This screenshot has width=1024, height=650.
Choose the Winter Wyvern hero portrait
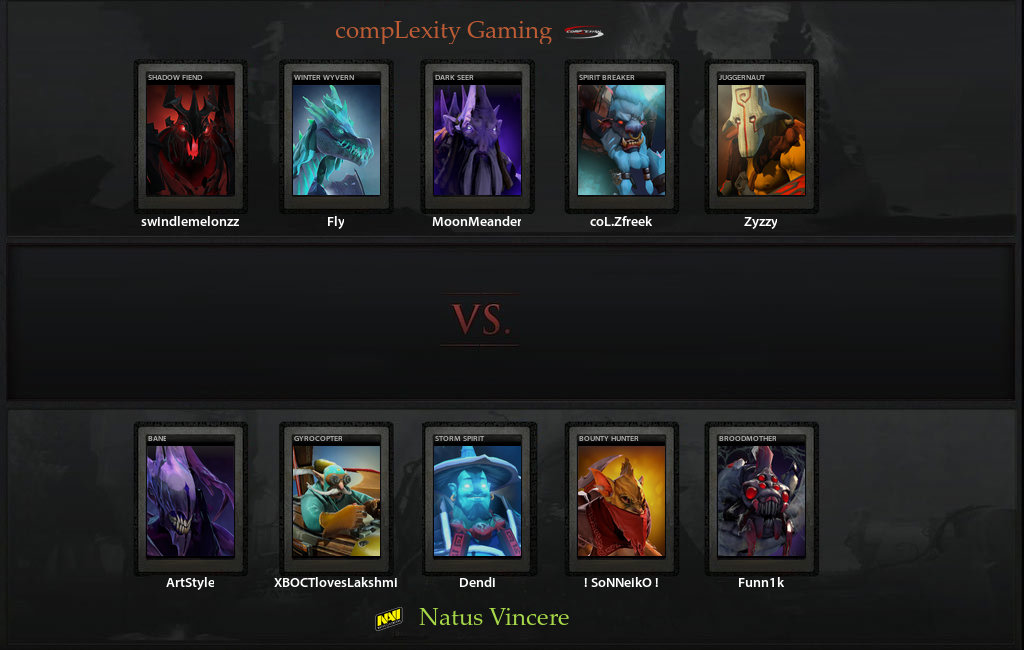336,136
